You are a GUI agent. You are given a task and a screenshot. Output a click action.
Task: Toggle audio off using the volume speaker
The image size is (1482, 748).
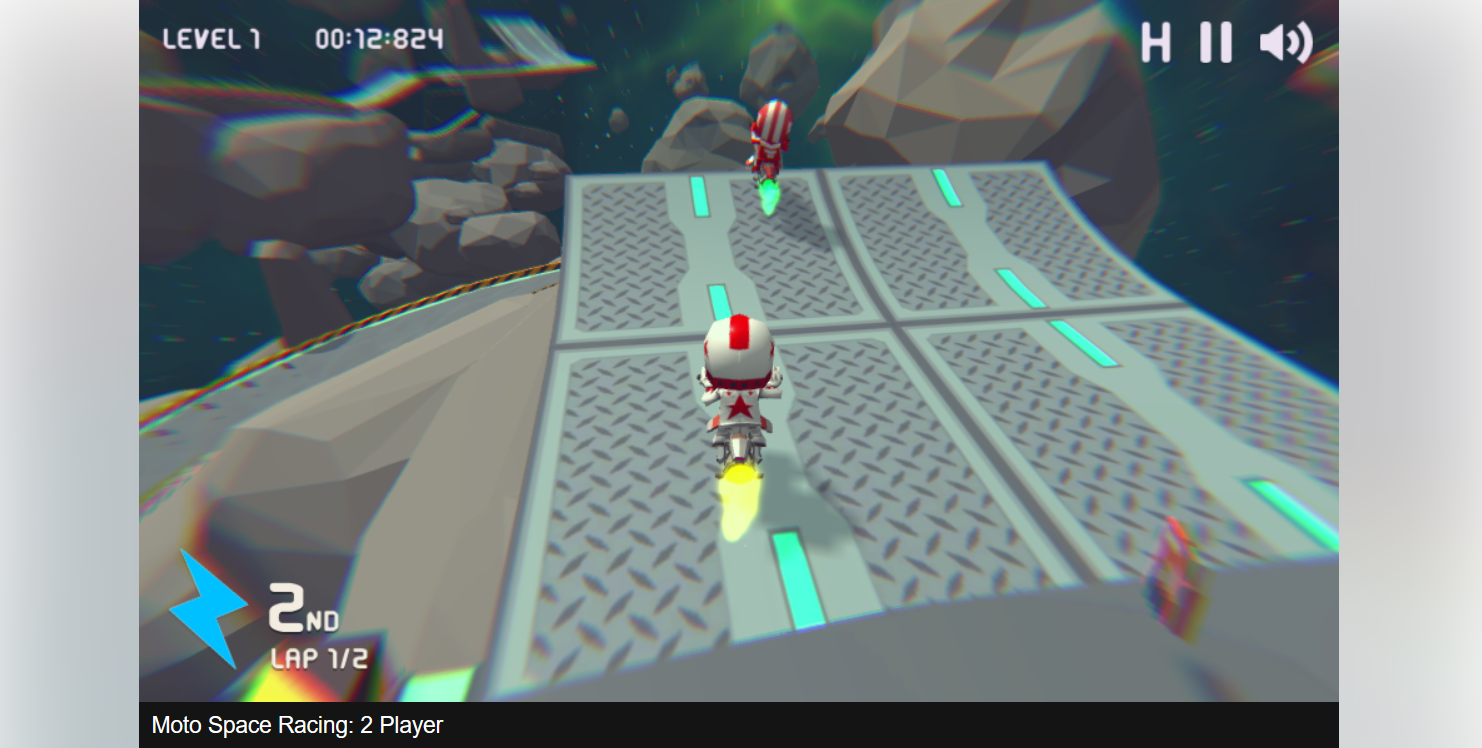[1286, 42]
